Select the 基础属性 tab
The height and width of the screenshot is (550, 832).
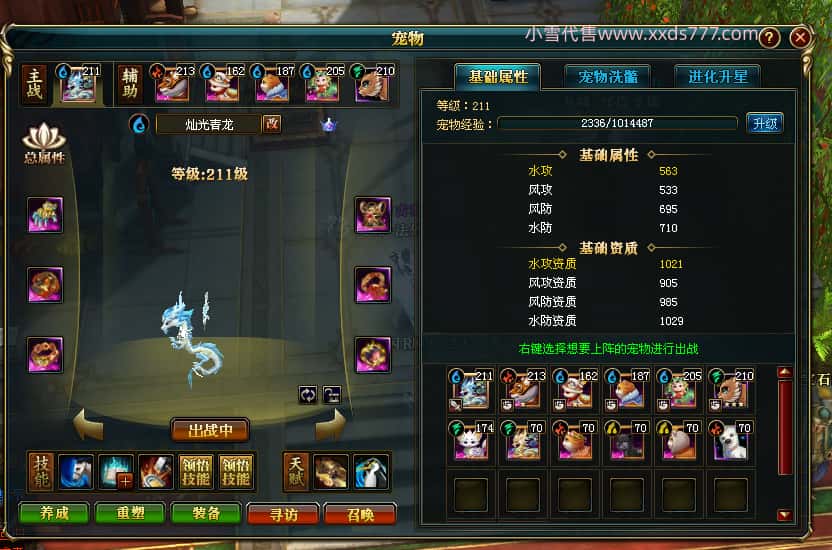497,76
